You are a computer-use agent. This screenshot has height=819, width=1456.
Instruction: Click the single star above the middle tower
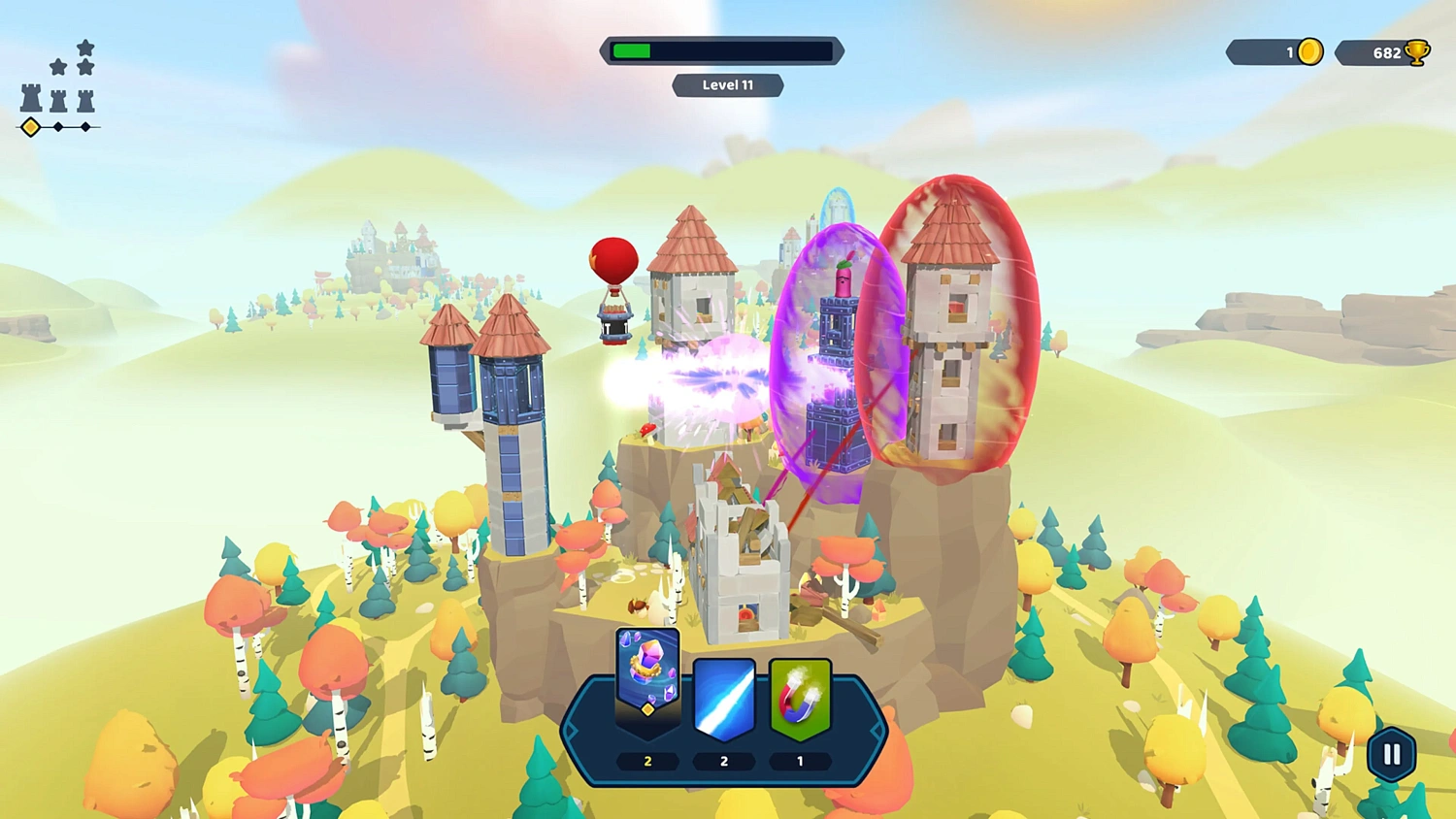pos(57,67)
